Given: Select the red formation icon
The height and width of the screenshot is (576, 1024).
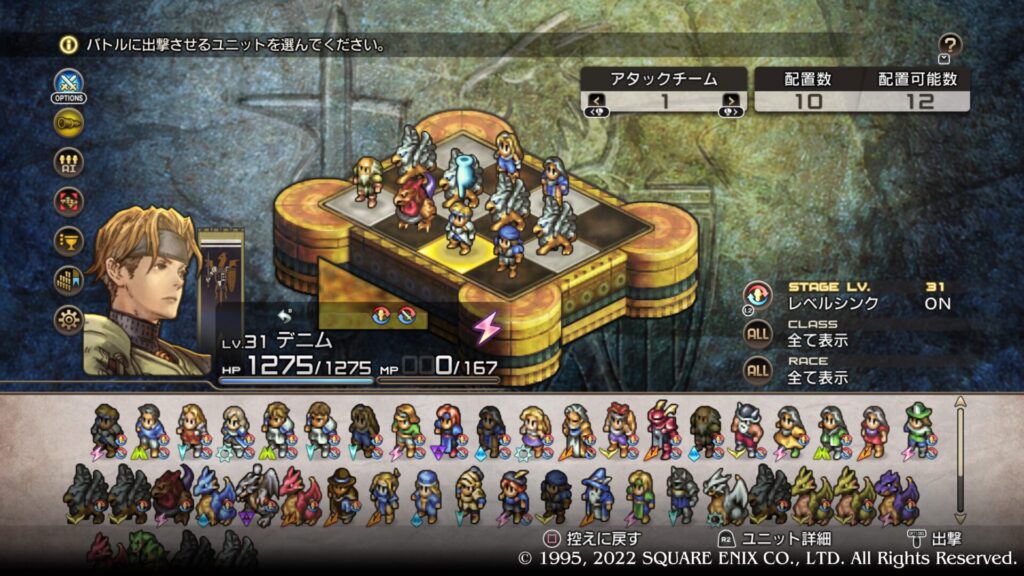Looking at the screenshot, I should tap(68, 201).
